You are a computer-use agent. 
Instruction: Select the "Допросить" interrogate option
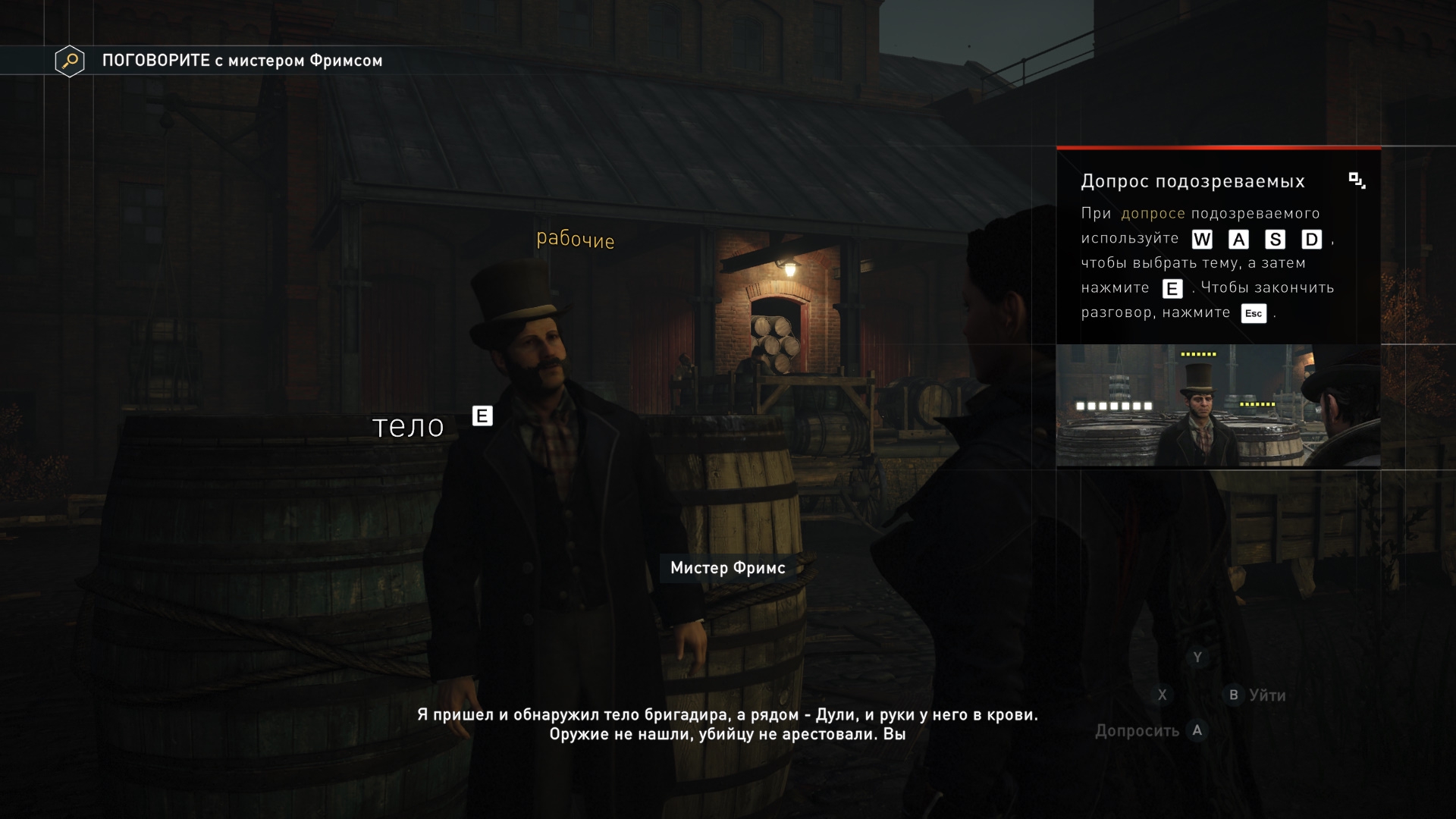click(x=1137, y=731)
